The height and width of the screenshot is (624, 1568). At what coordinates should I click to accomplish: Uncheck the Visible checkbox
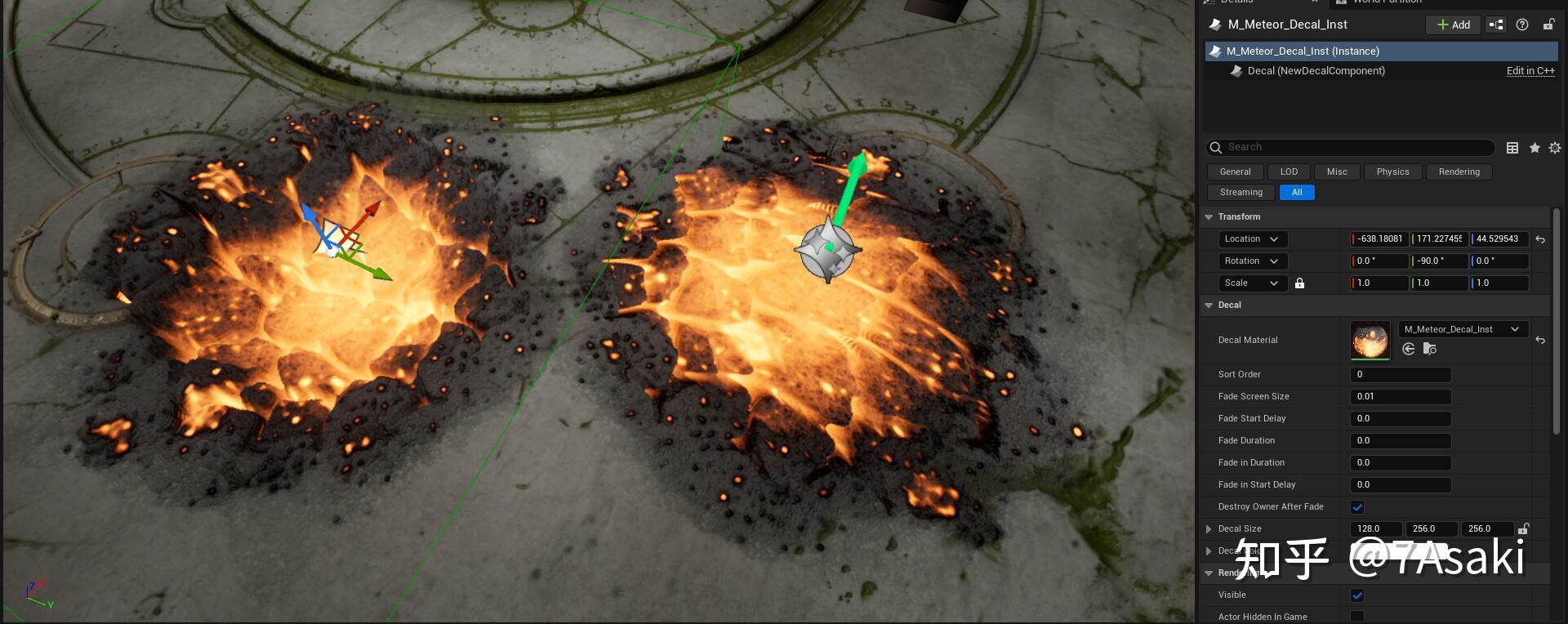[1357, 595]
